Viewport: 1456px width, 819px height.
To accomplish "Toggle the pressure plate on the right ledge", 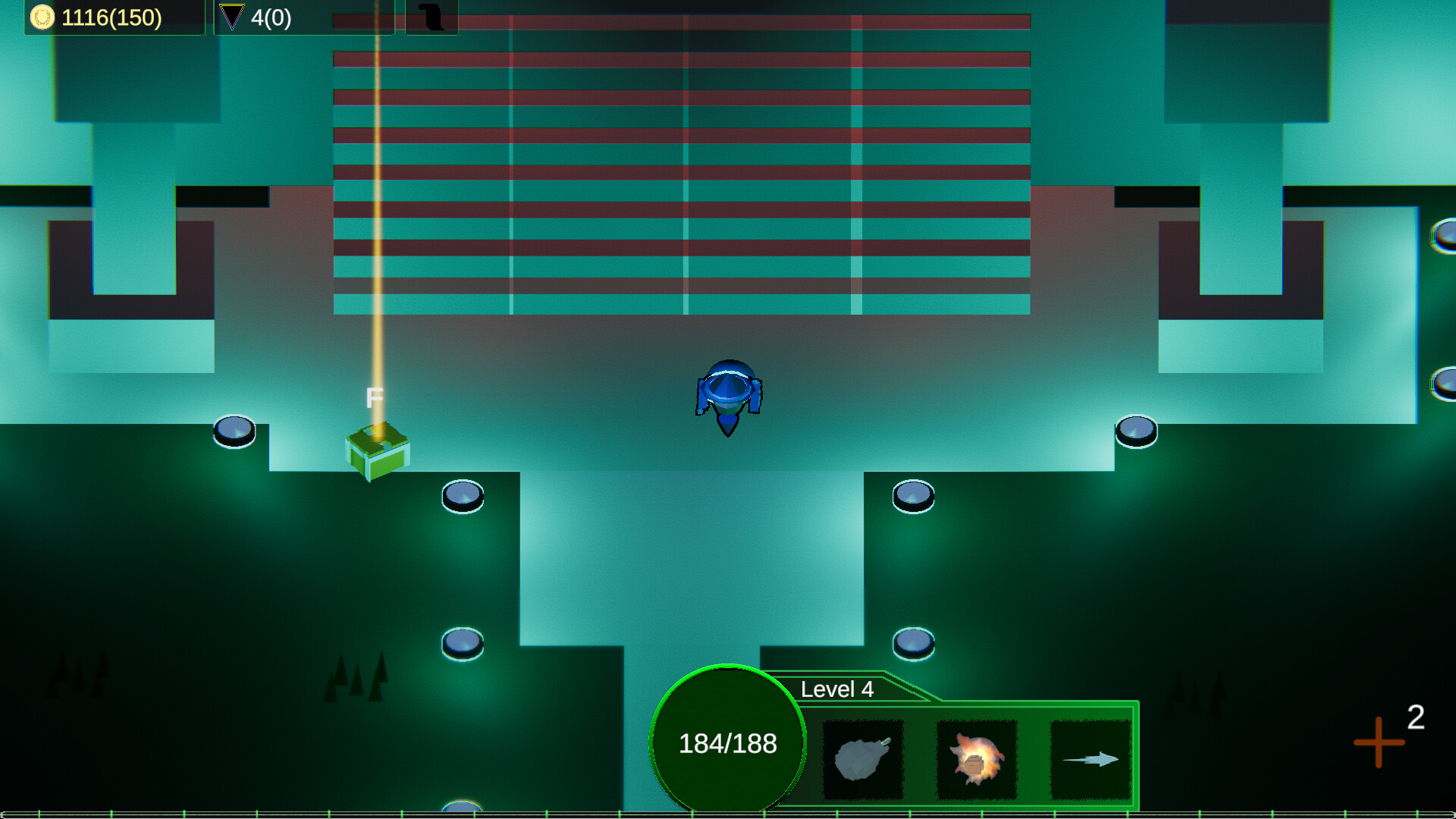I will point(1135,429).
